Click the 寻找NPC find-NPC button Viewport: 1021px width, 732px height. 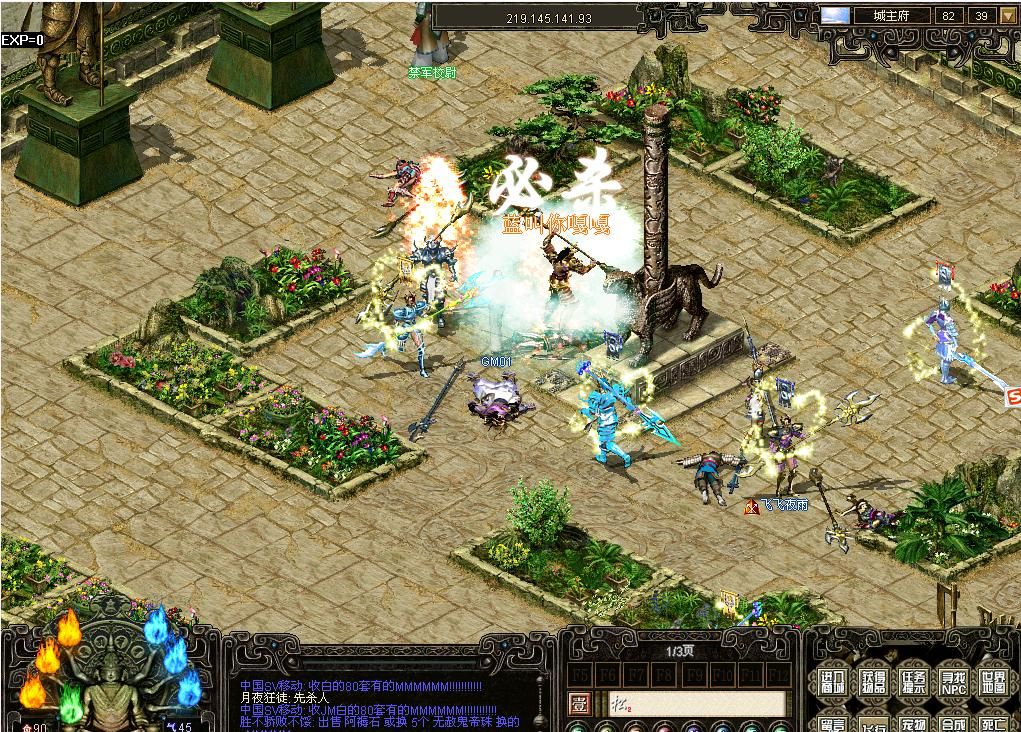951,683
